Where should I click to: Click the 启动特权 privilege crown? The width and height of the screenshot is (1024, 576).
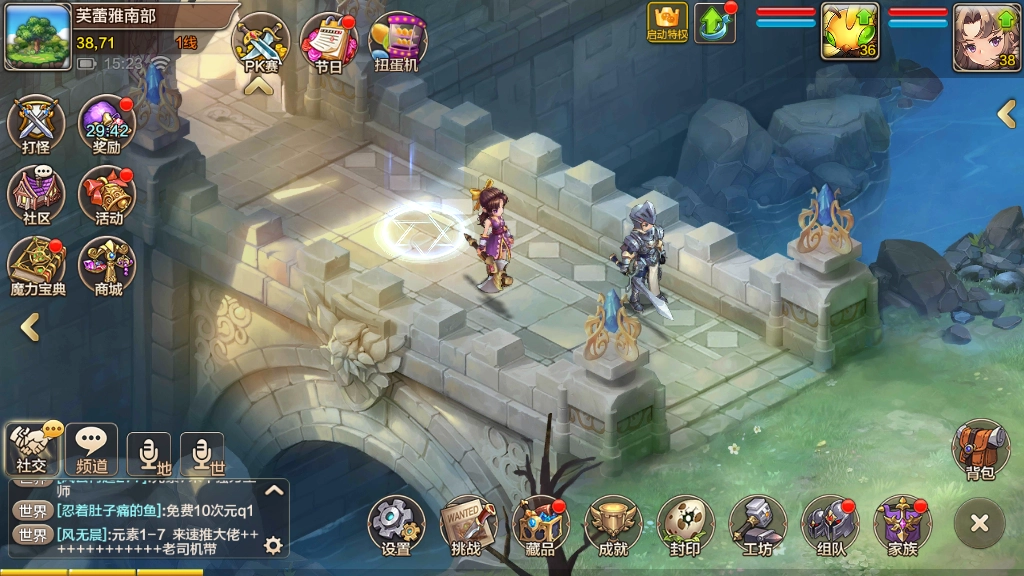coord(667,22)
